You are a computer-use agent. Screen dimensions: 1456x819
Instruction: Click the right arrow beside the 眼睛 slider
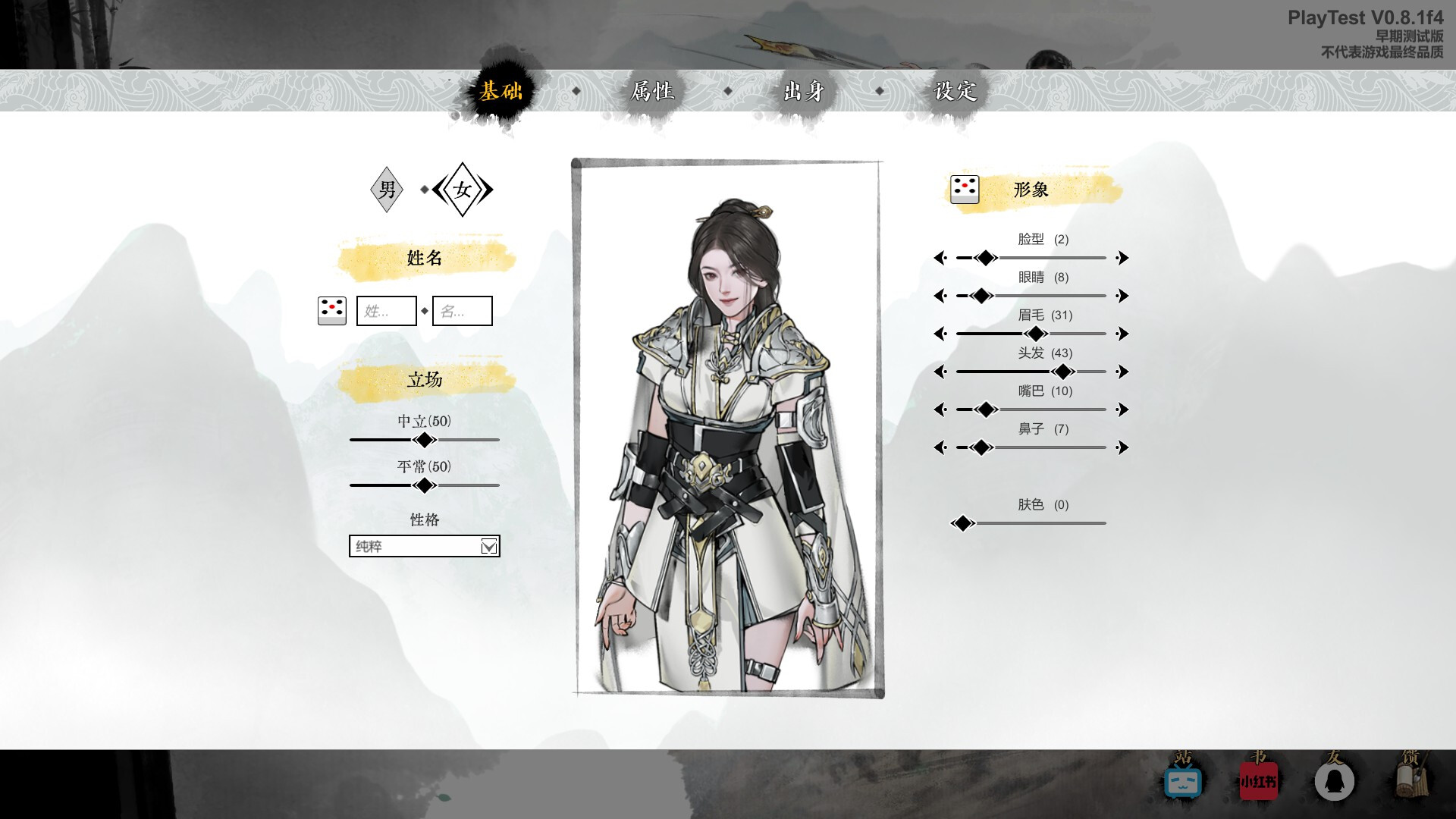tap(1122, 296)
